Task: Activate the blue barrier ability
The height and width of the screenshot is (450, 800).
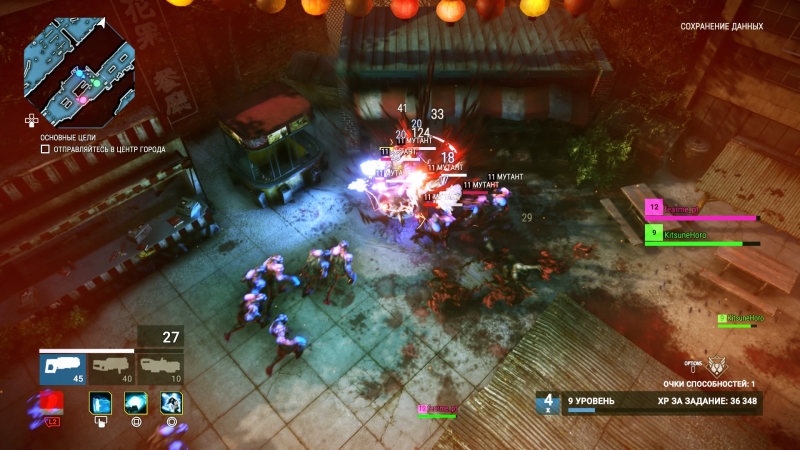Action: [101, 402]
